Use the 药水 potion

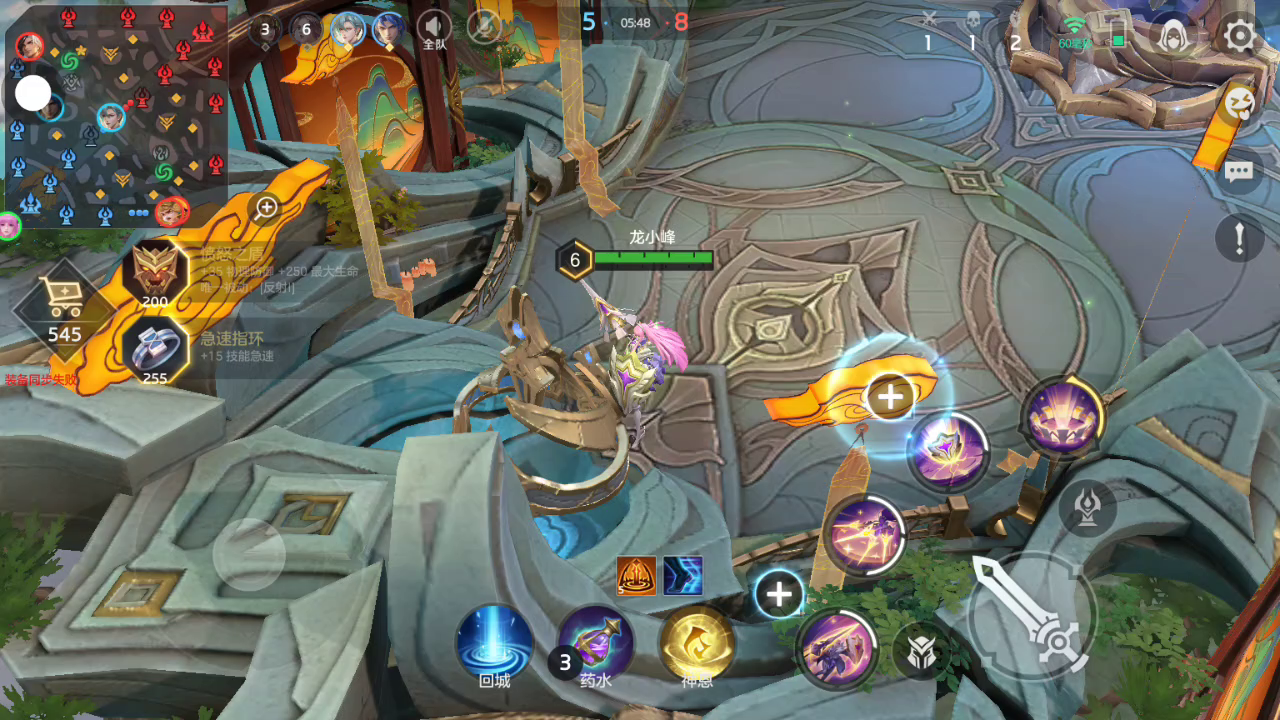click(596, 643)
